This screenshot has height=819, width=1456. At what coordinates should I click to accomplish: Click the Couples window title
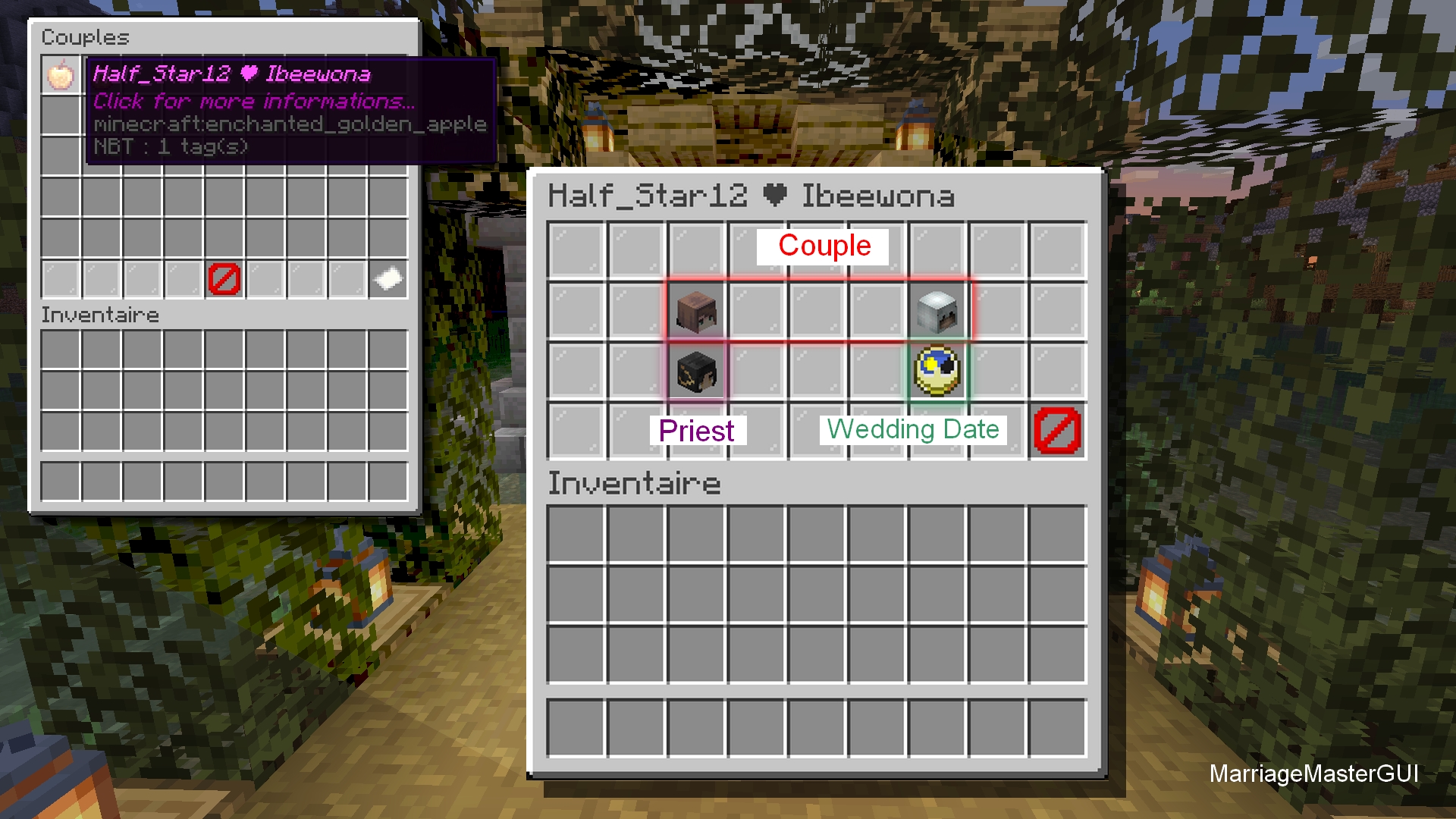click(83, 36)
